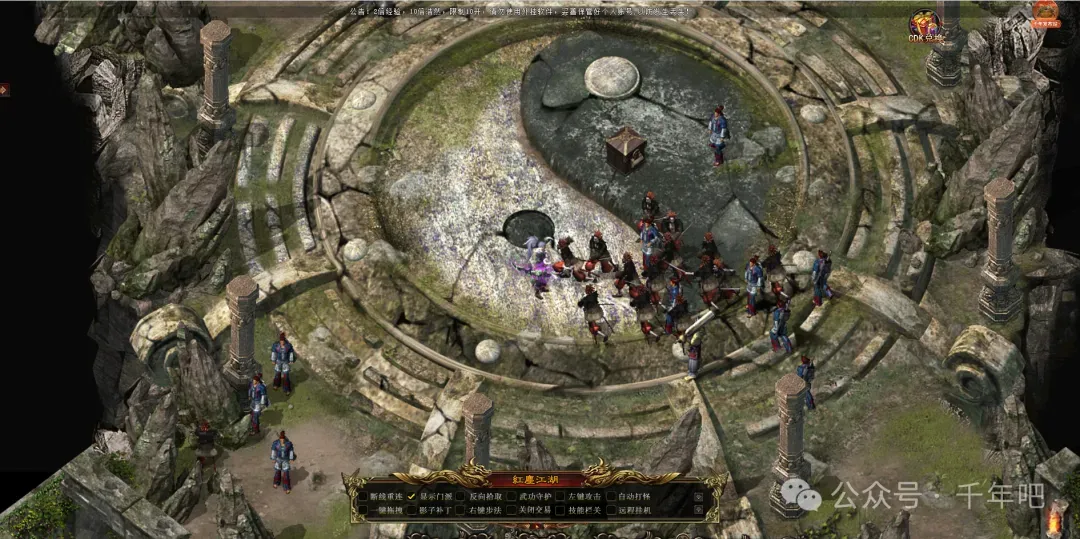Enable the 断线重连 auto-reconnect checkbox
The width and height of the screenshot is (1080, 539).
point(362,496)
